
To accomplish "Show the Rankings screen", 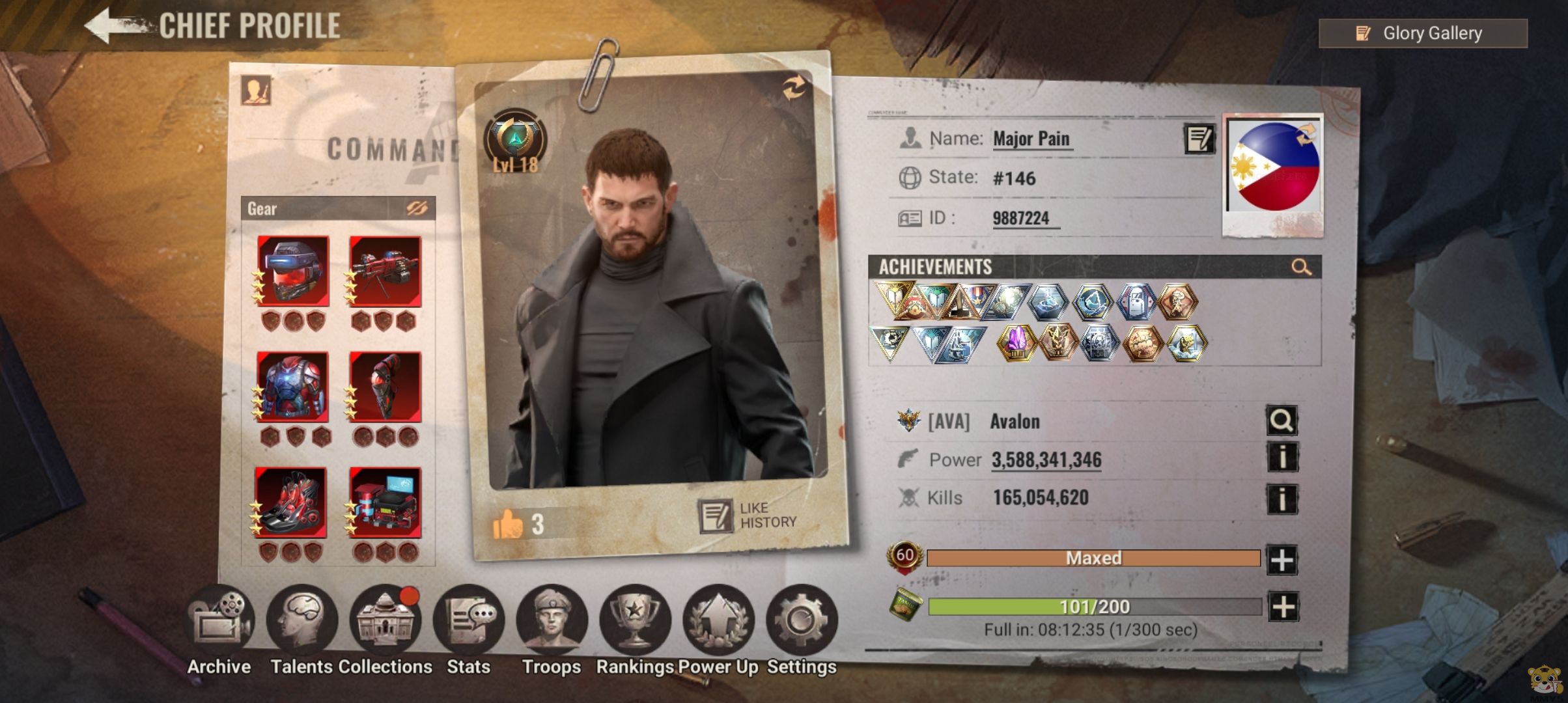I will click(635, 619).
